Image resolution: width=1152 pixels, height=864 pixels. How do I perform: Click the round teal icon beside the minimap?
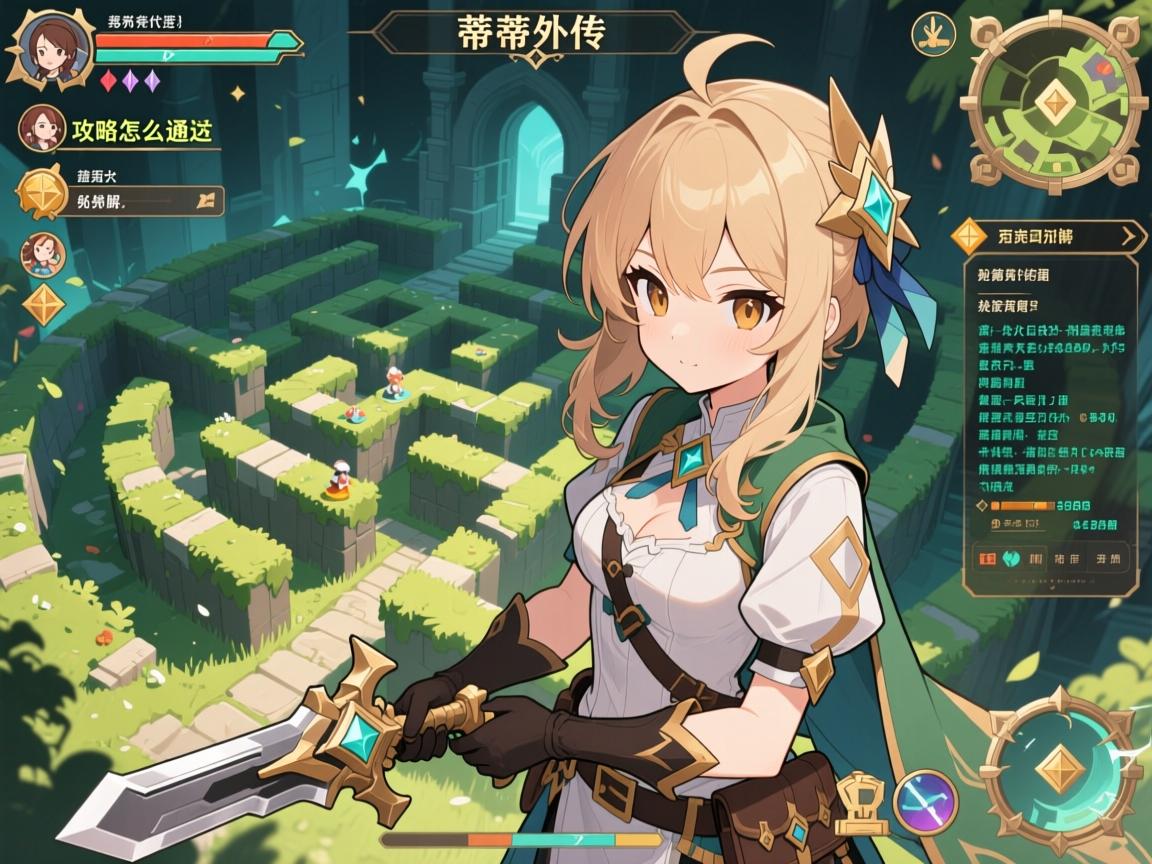coord(934,34)
